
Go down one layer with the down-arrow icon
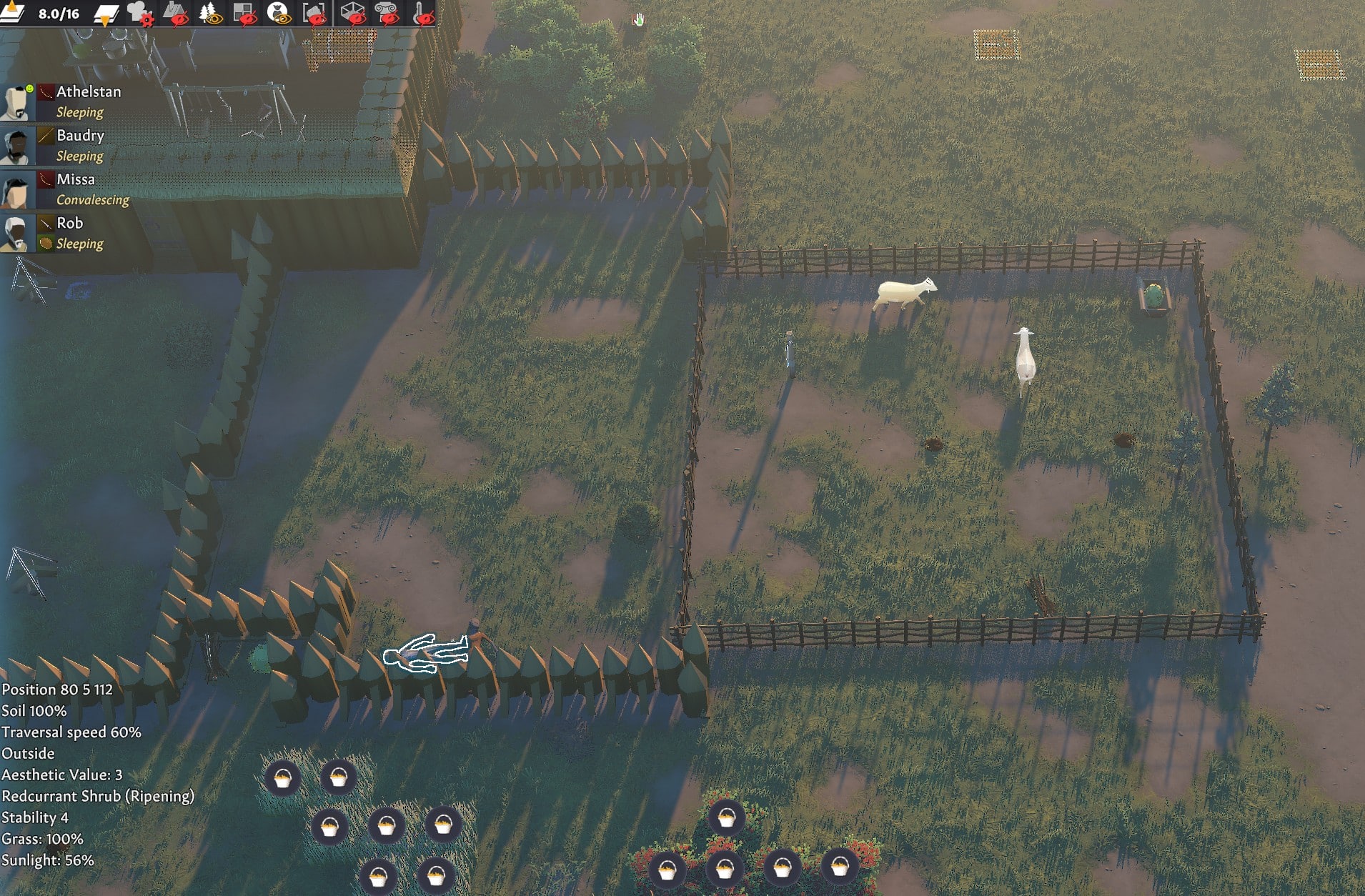[x=106, y=14]
